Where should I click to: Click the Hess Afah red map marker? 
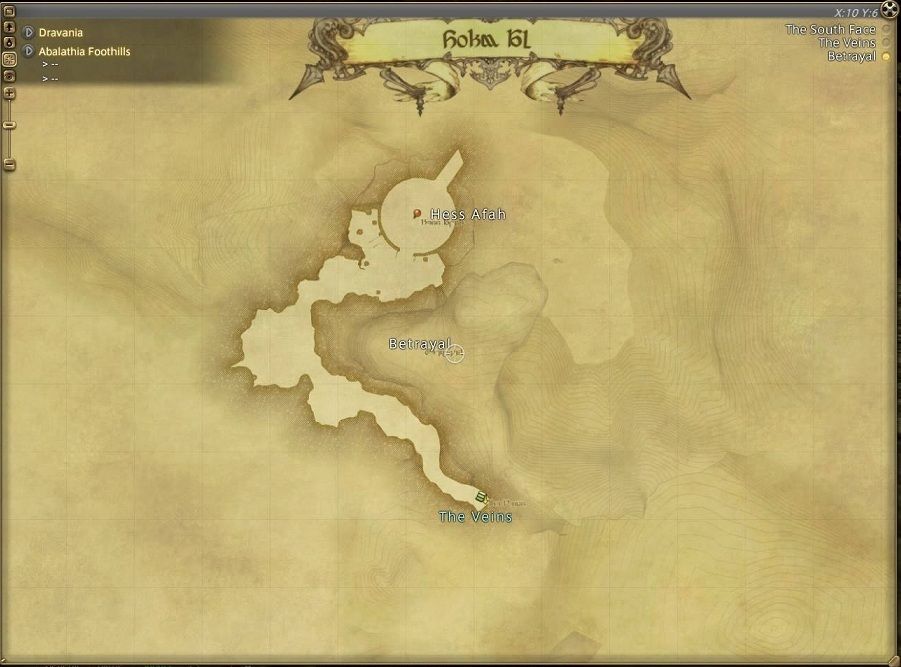[x=417, y=213]
